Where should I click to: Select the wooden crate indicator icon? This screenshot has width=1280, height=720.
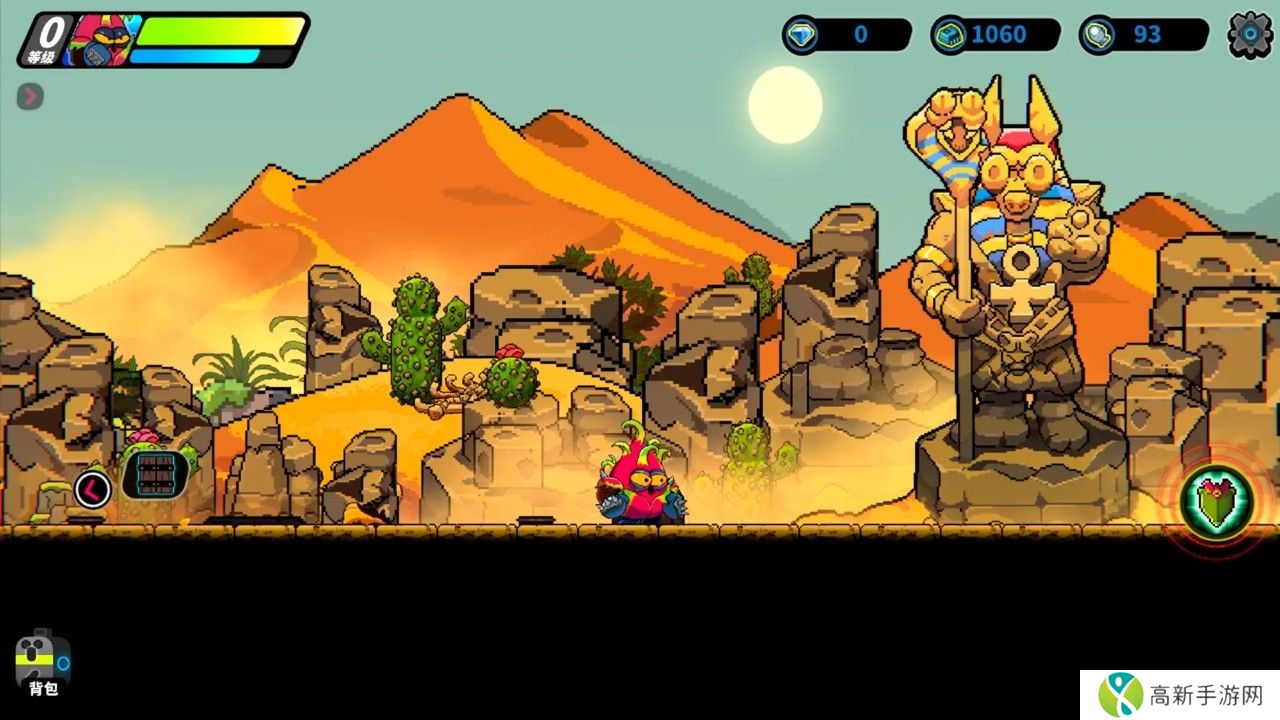(x=155, y=476)
